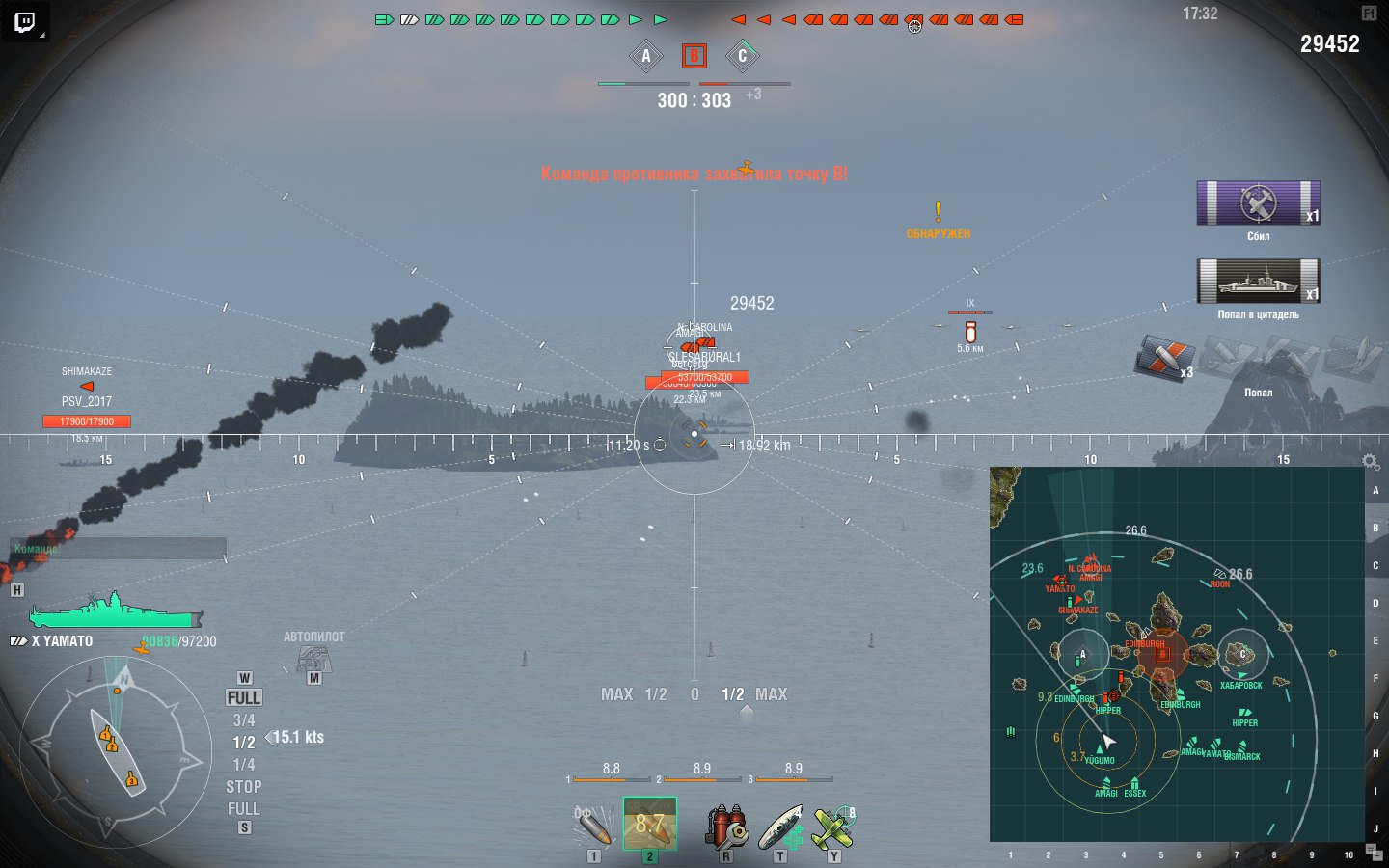Open minimap settings with the gear icon
The height and width of the screenshot is (868, 1389).
(x=1370, y=461)
